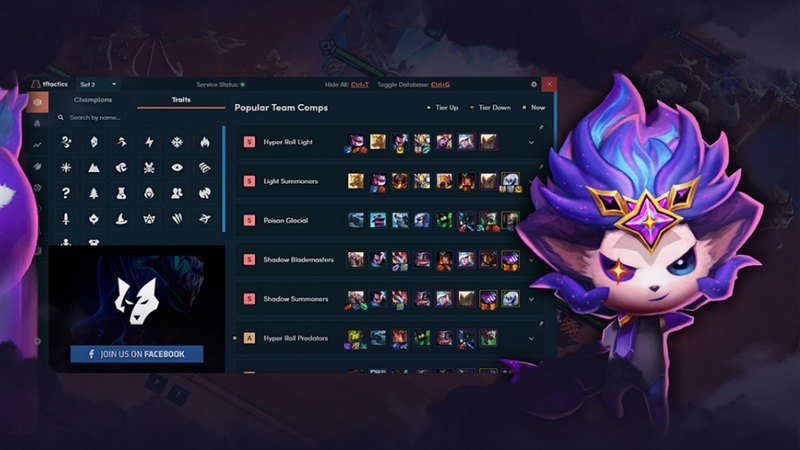Image resolution: width=800 pixels, height=450 pixels.
Task: Select the mountain trait icon
Action: (93, 168)
